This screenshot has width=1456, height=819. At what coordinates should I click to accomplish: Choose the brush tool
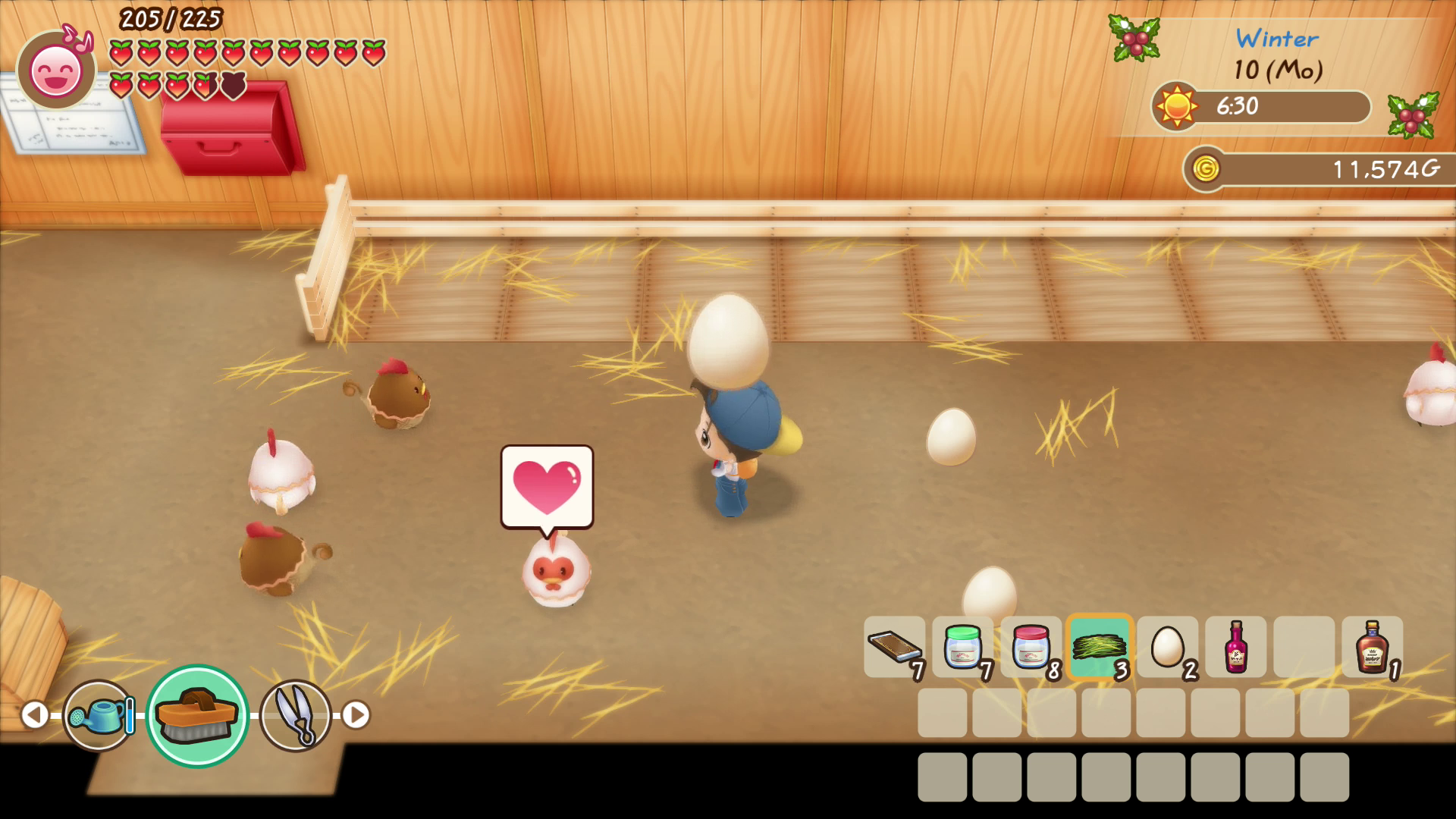pos(197,715)
